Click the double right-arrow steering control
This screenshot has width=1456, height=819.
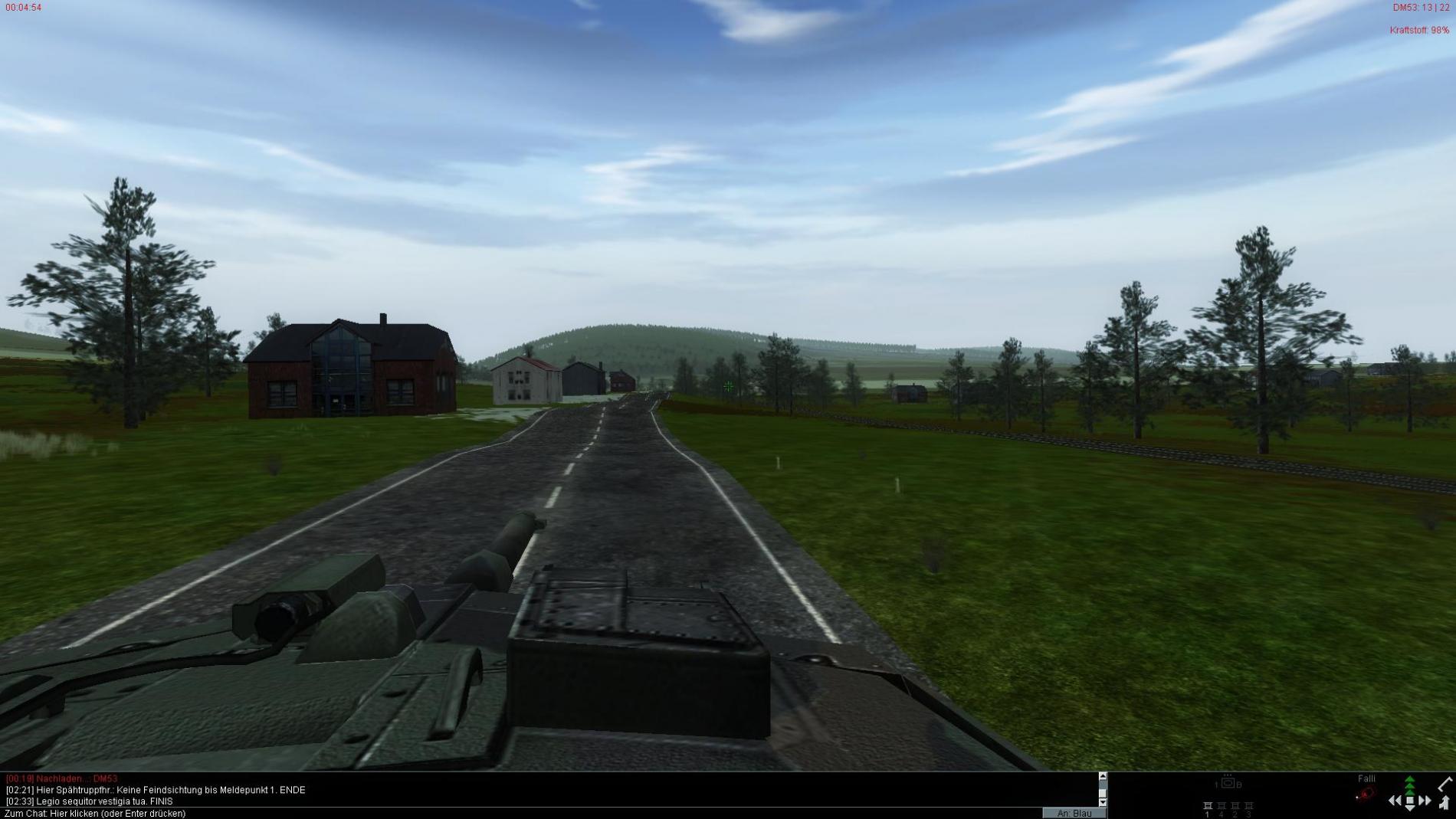1425,801
